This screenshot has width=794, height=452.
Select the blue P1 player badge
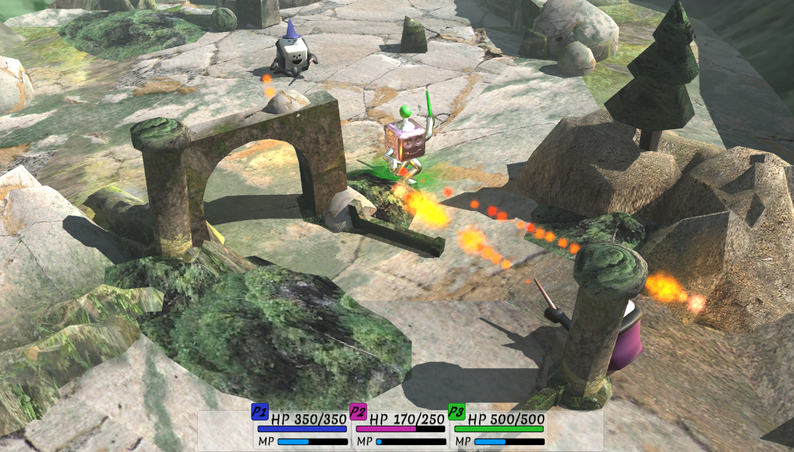[259, 412]
